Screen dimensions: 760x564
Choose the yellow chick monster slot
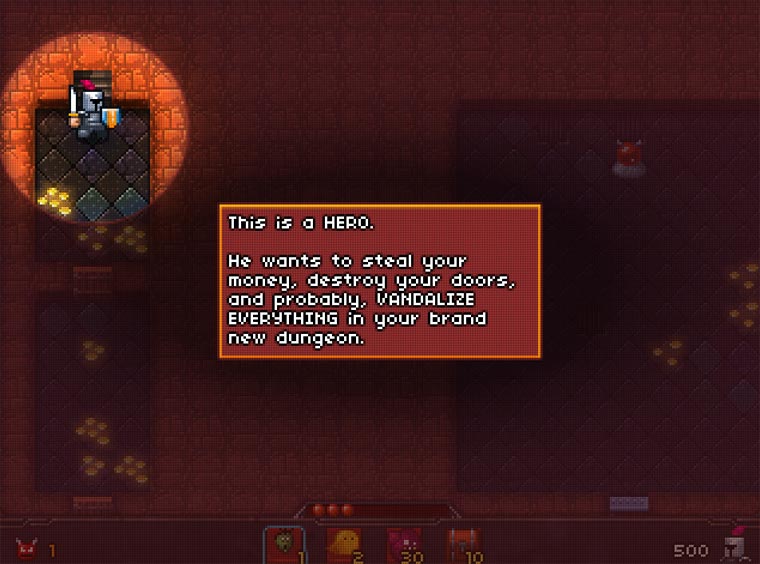point(343,545)
